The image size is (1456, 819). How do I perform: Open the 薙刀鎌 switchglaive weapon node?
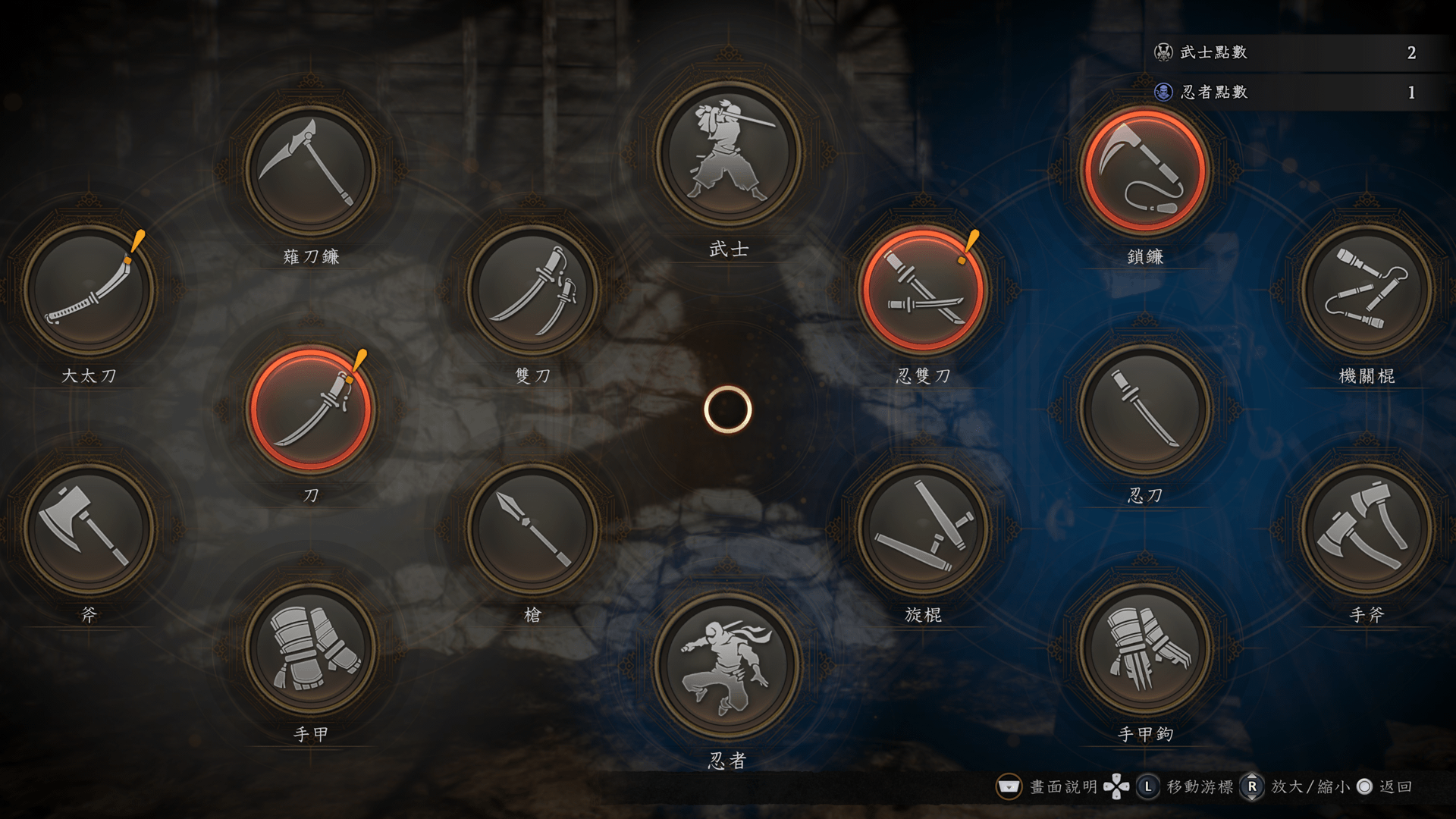tap(310, 170)
